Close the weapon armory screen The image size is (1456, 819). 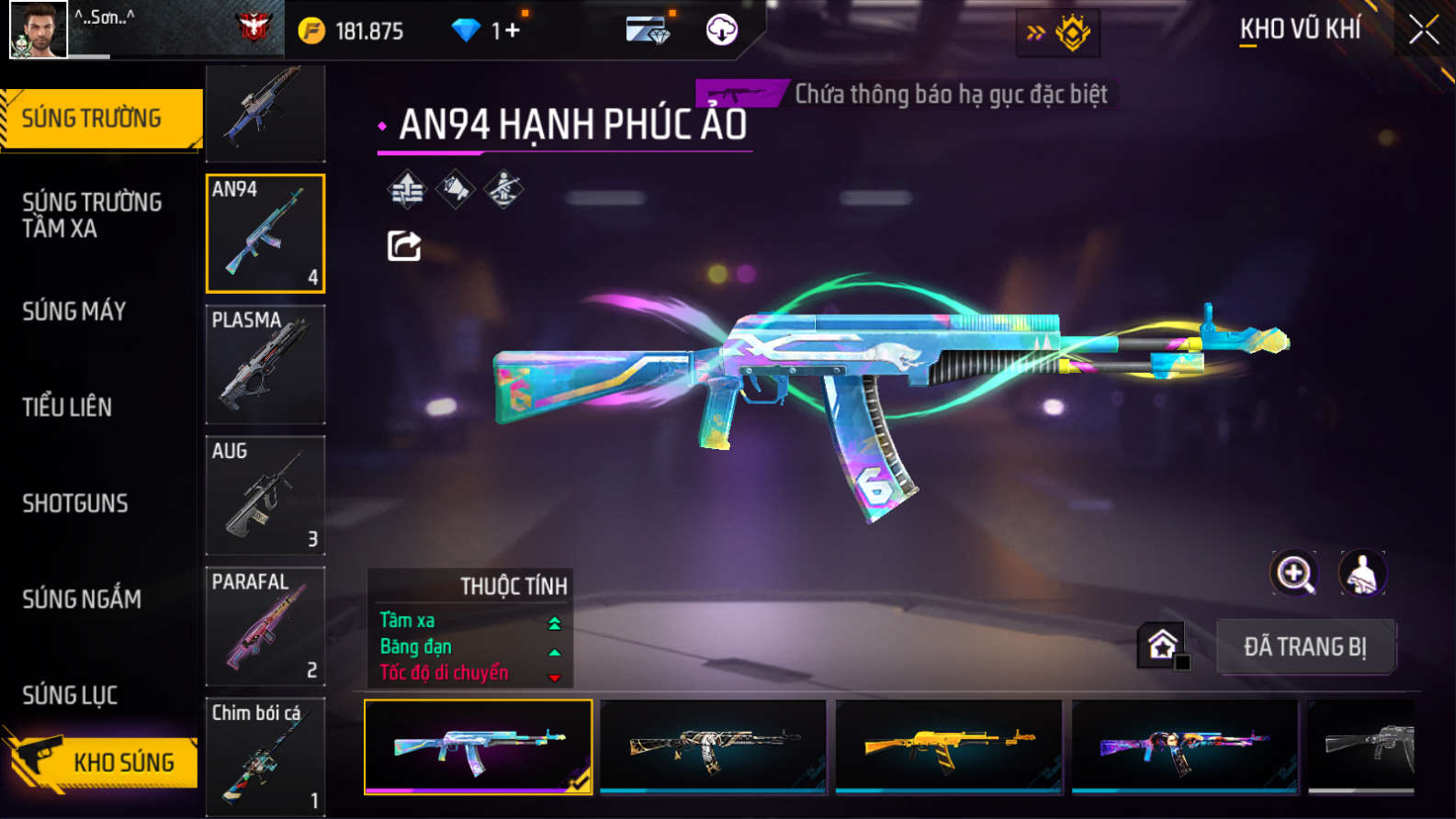click(1423, 30)
